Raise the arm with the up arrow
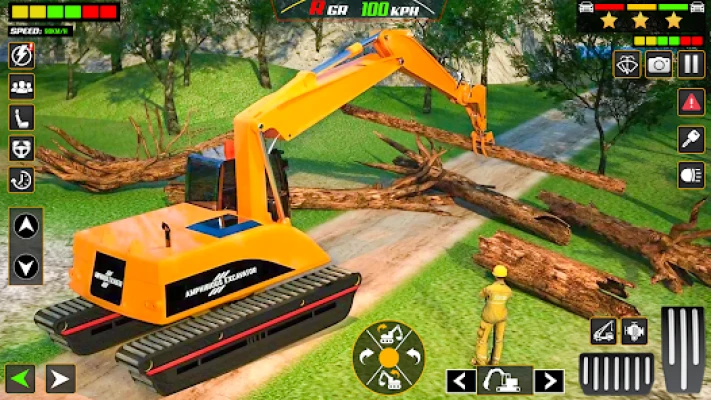 (x=26, y=228)
